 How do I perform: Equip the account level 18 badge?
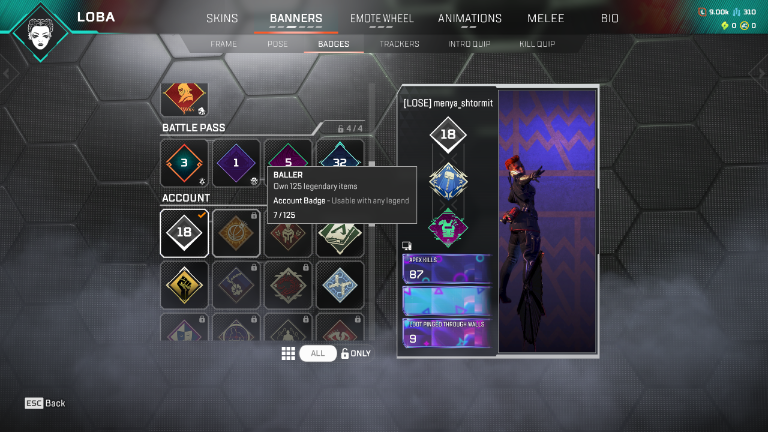[184, 232]
